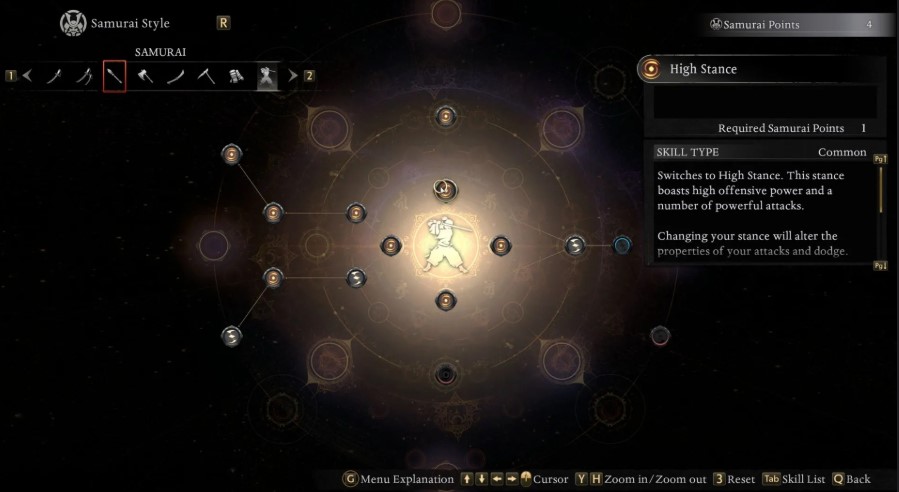Select the spear weapon tab
Image resolution: width=899 pixels, height=492 pixels.
[114, 75]
